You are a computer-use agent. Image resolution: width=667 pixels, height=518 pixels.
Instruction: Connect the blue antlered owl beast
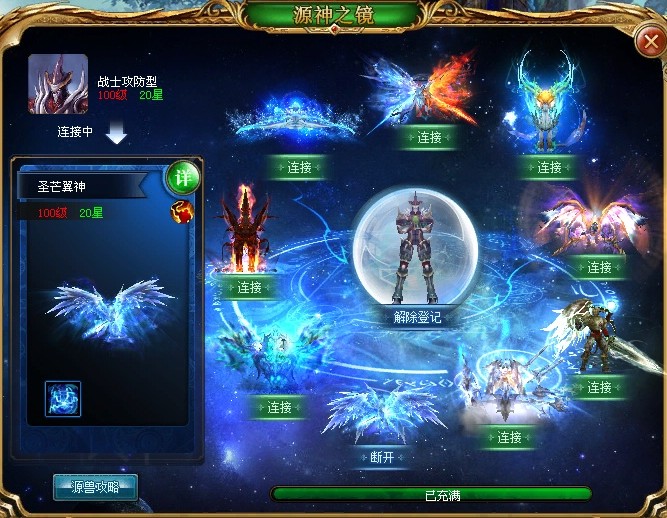click(x=549, y=167)
